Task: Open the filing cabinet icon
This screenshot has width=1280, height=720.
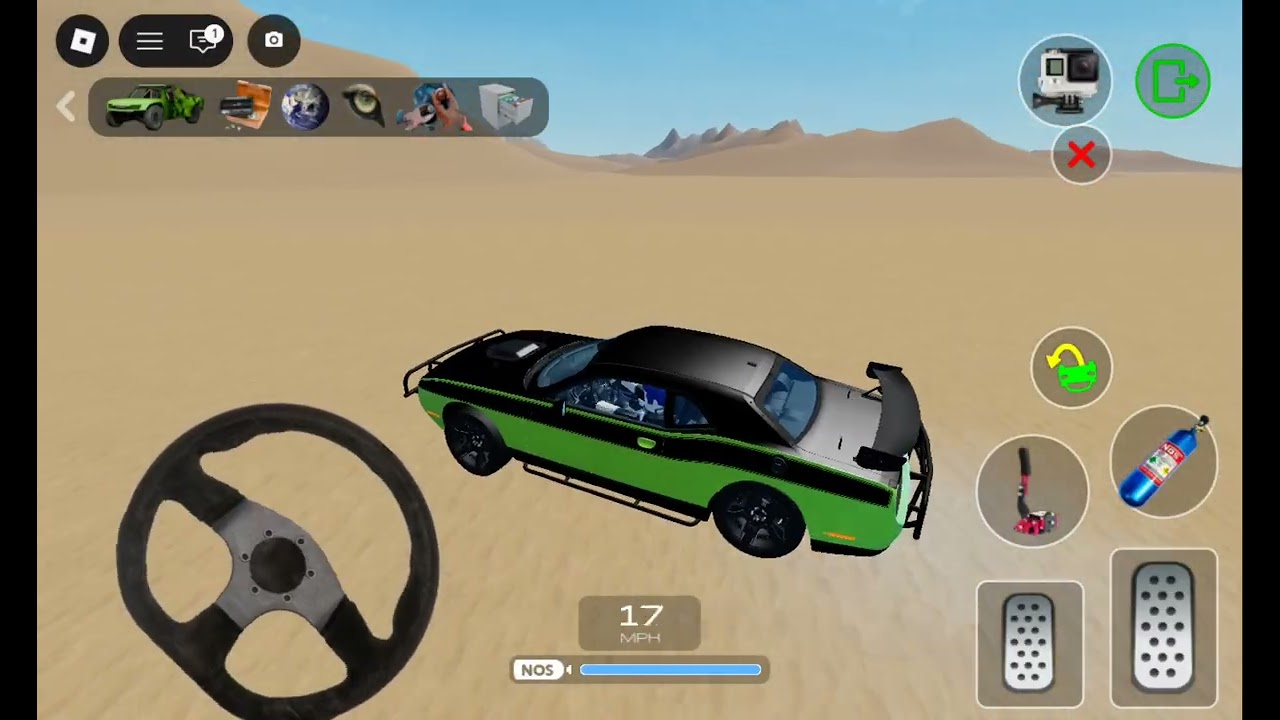Action: coord(505,106)
